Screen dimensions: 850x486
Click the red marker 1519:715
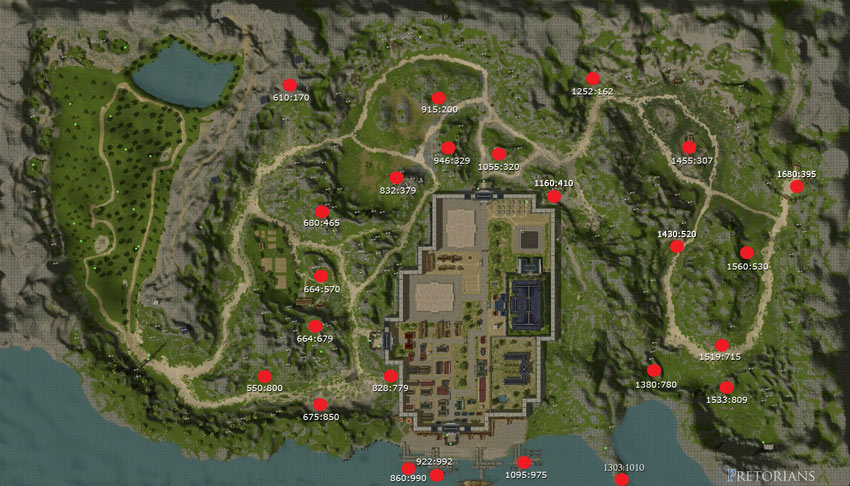tap(721, 345)
